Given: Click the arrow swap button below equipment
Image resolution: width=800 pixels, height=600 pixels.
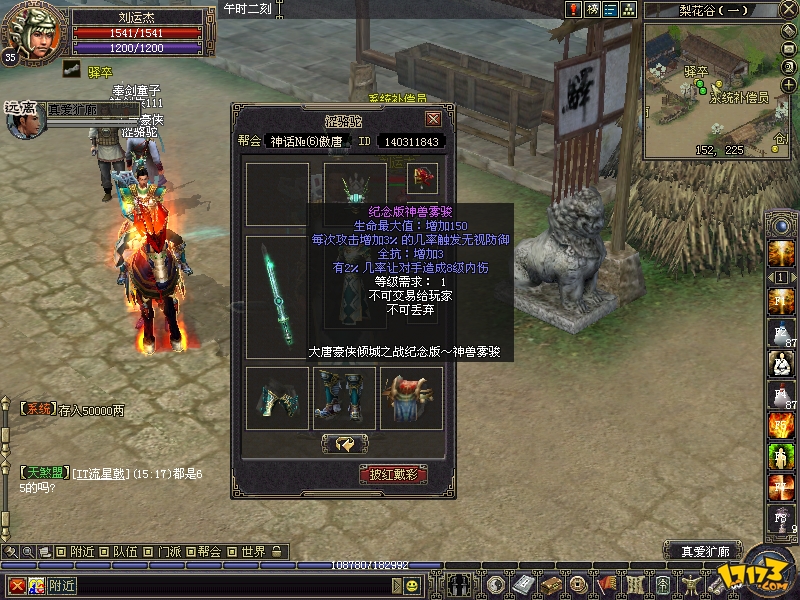Looking at the screenshot, I should tap(344, 443).
